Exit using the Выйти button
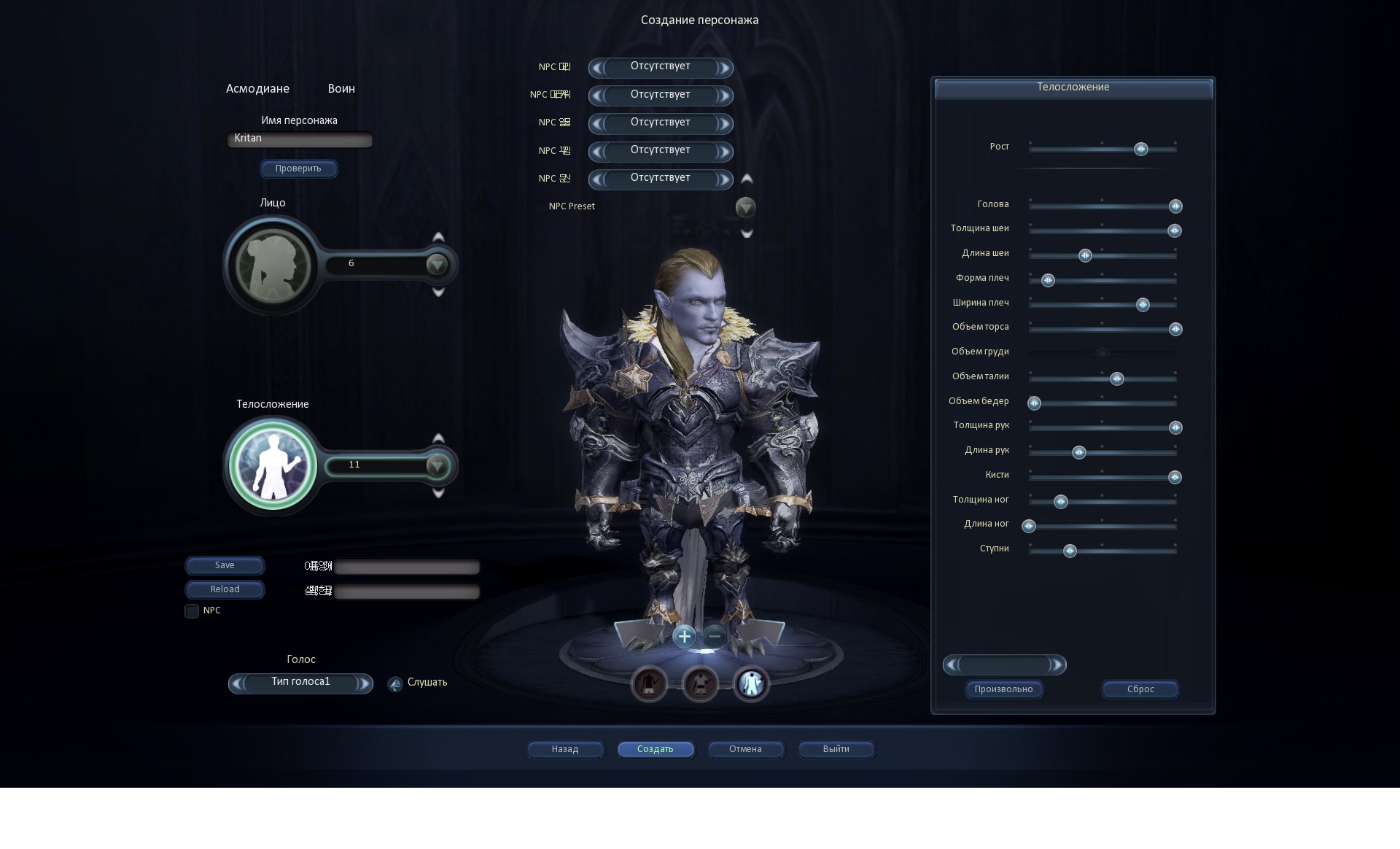The width and height of the screenshot is (1400, 849). [836, 749]
